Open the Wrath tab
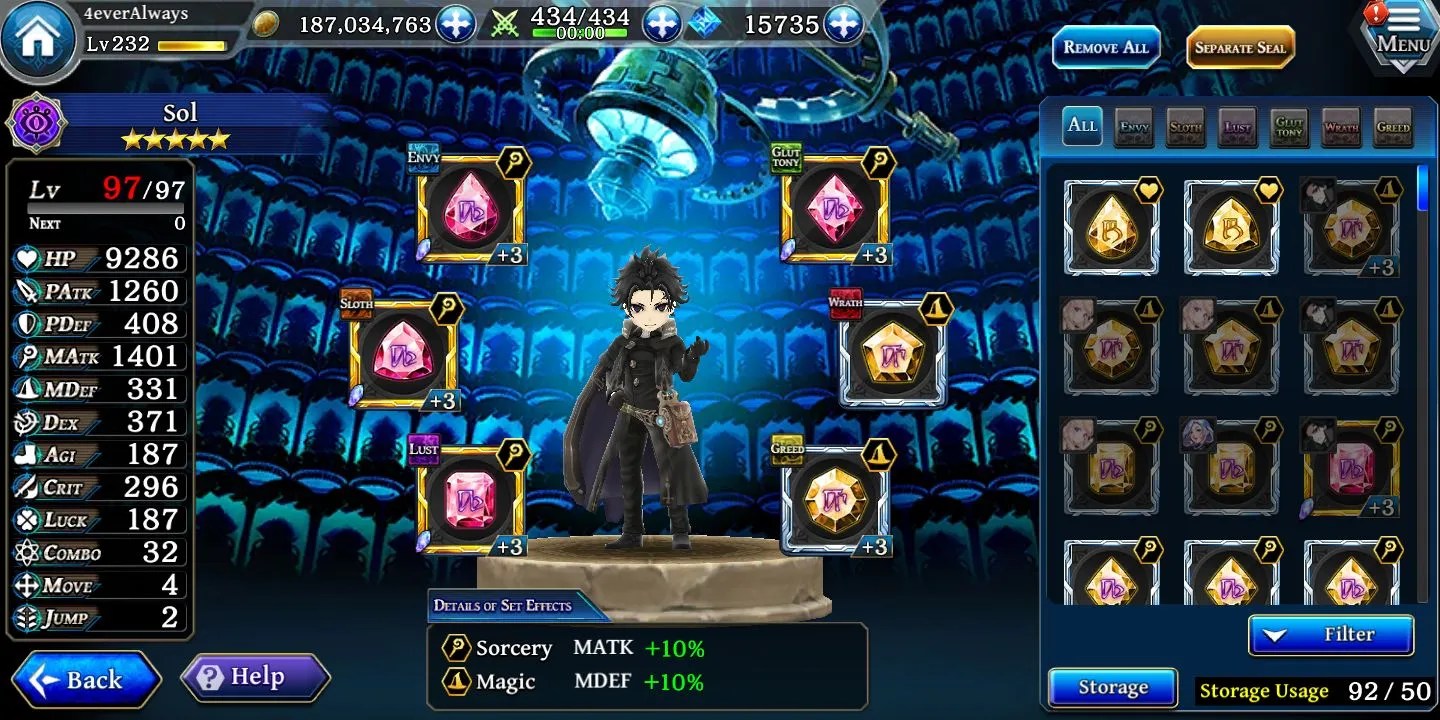Image resolution: width=1440 pixels, height=720 pixels. pyautogui.click(x=1341, y=126)
